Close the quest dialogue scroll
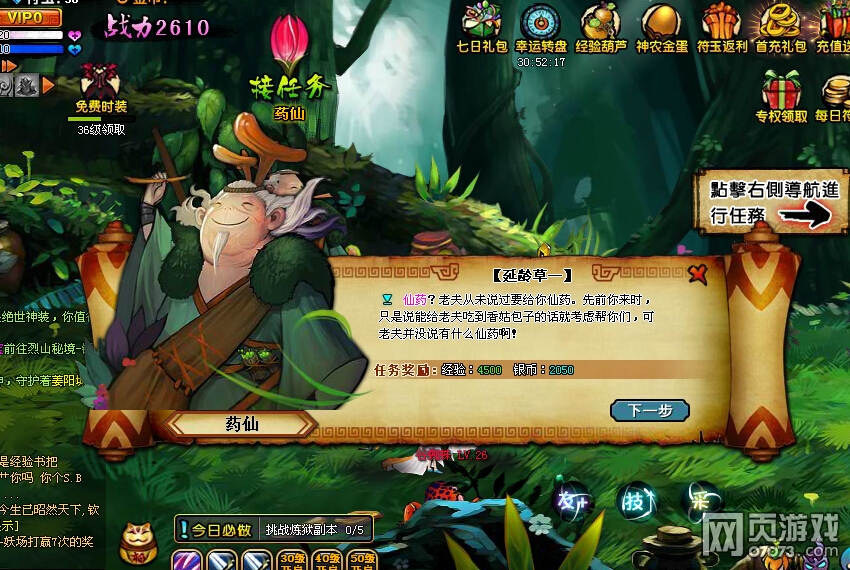Viewport: 850px width, 570px height. 697,274
